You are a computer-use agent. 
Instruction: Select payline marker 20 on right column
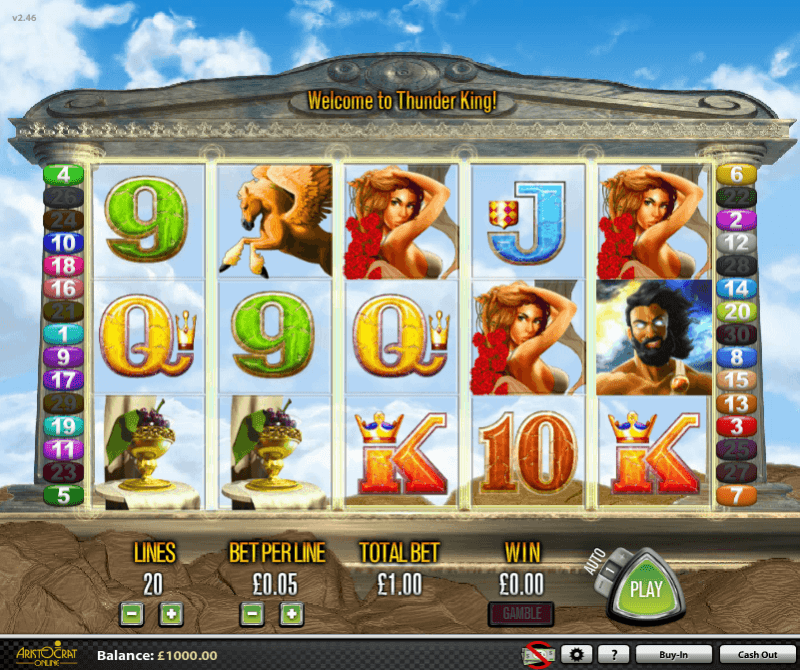(x=736, y=311)
